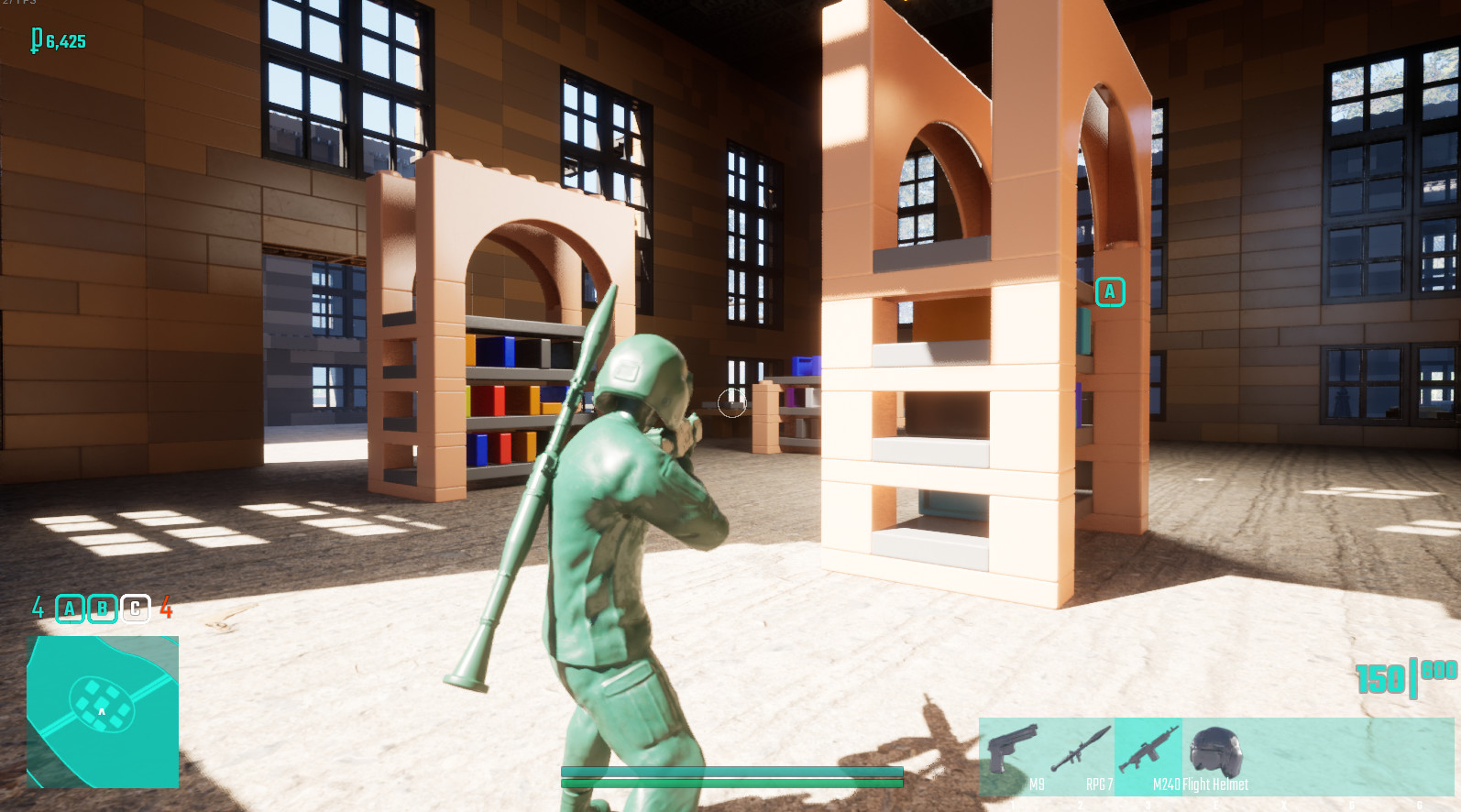This screenshot has height=812, width=1461.
Task: Click the crosshair reticle in screen center
Action: coord(730,404)
